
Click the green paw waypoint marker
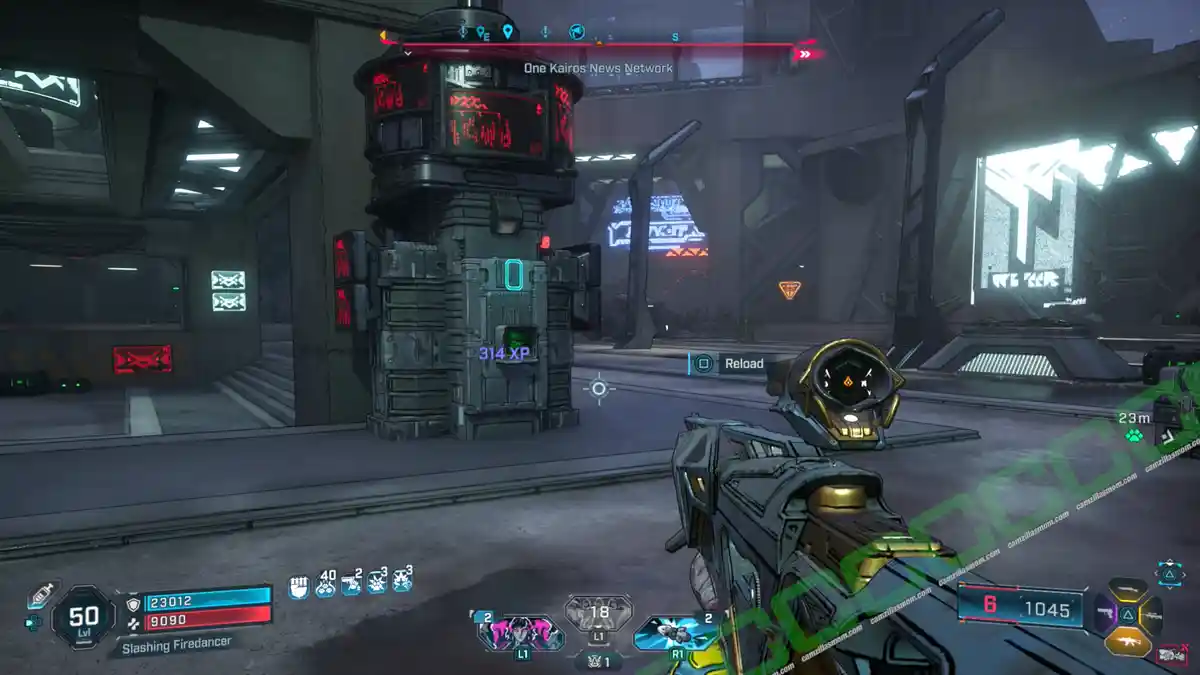pos(1133,436)
